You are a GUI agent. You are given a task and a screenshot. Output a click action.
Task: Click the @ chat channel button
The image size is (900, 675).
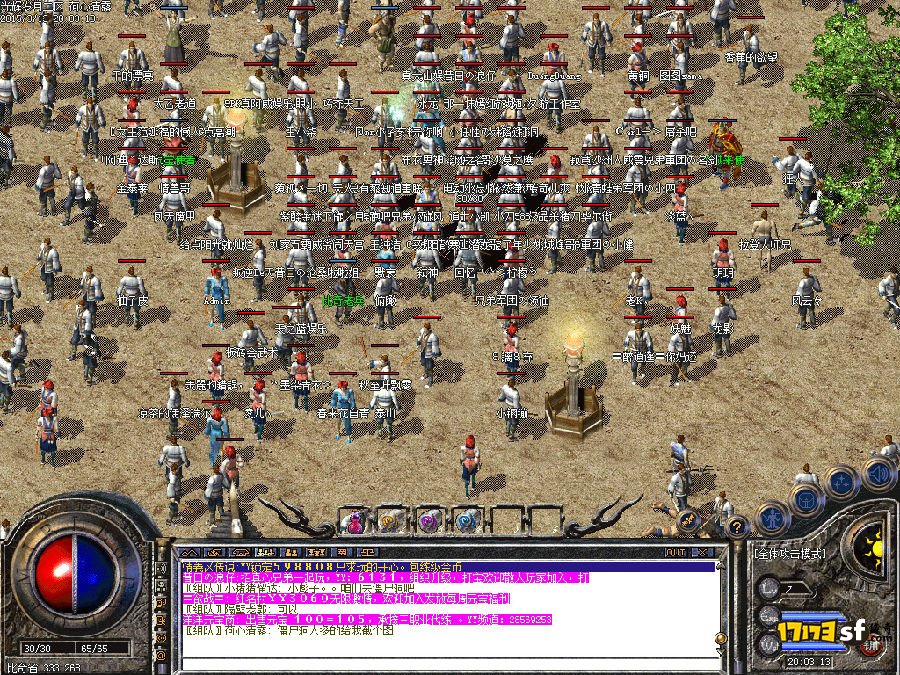162,655
